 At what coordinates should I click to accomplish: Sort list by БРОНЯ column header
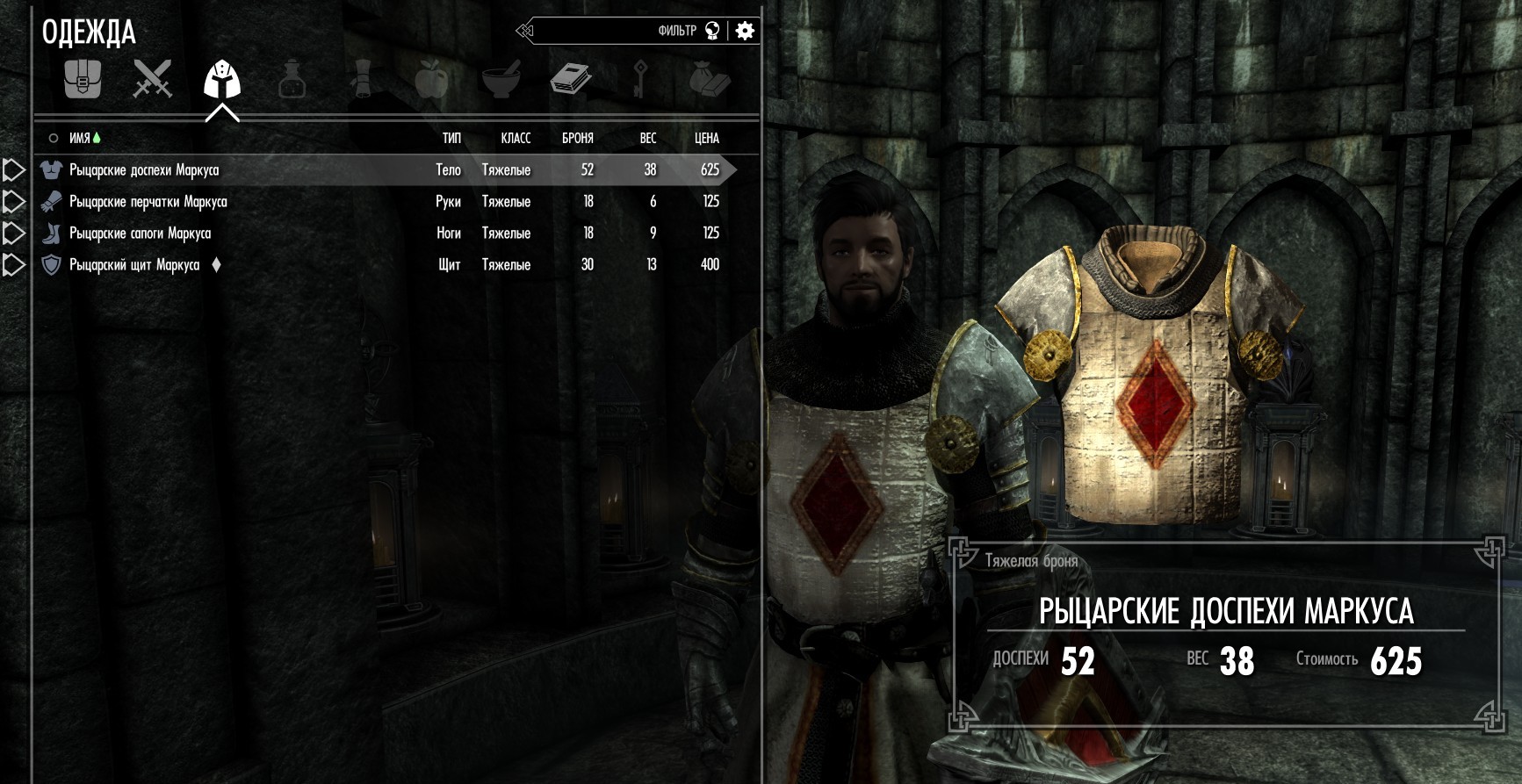pyautogui.click(x=577, y=139)
